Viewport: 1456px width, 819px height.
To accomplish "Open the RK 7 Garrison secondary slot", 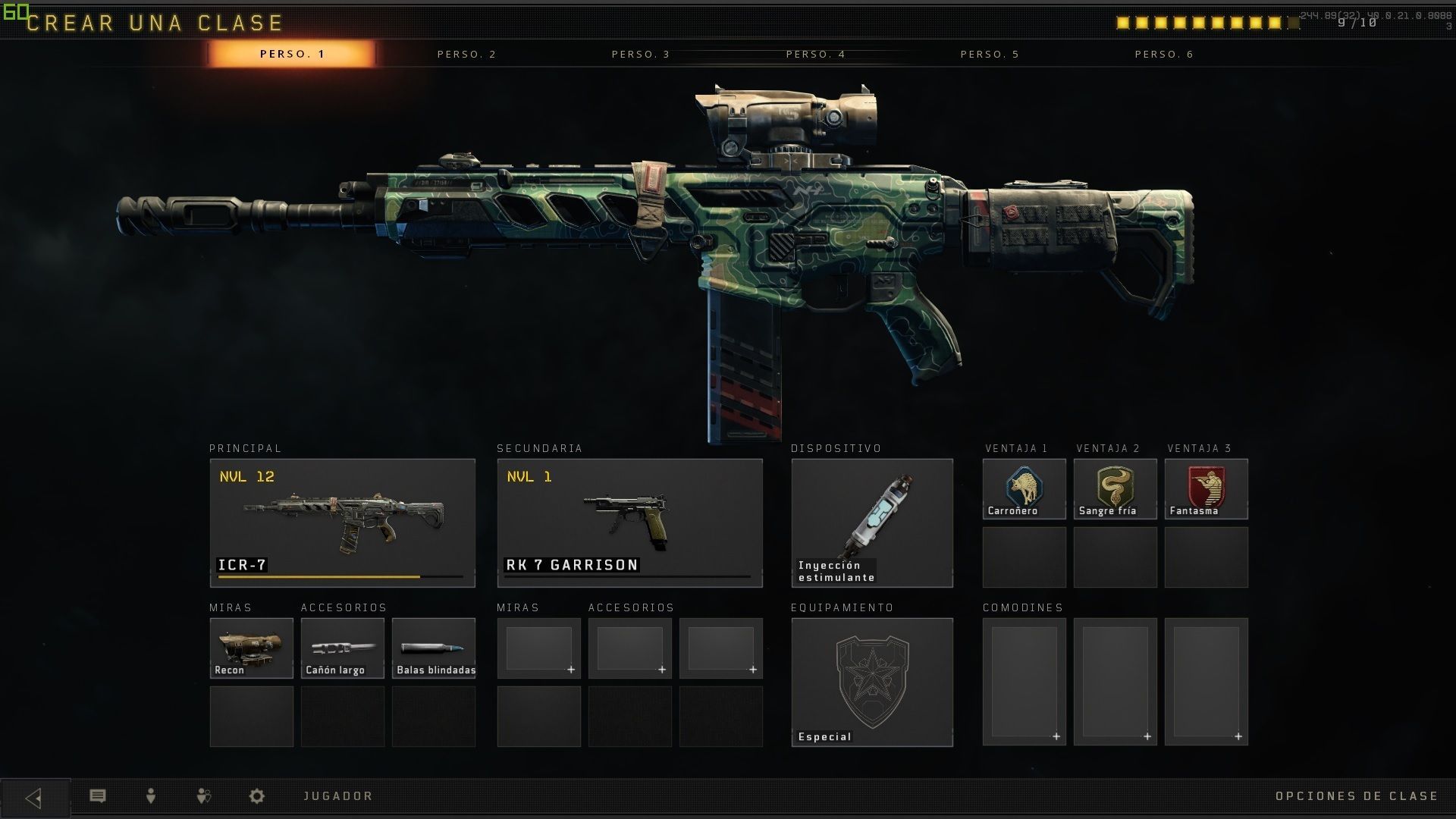I will click(629, 522).
